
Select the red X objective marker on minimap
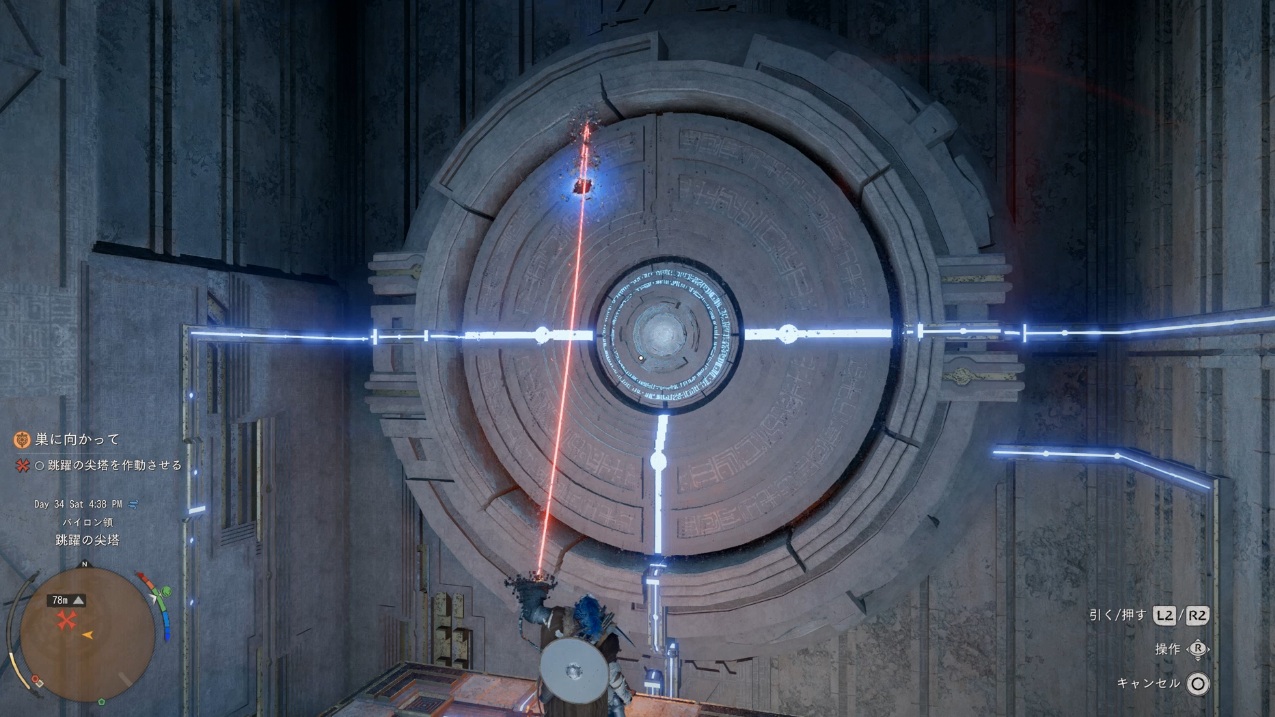[67, 622]
